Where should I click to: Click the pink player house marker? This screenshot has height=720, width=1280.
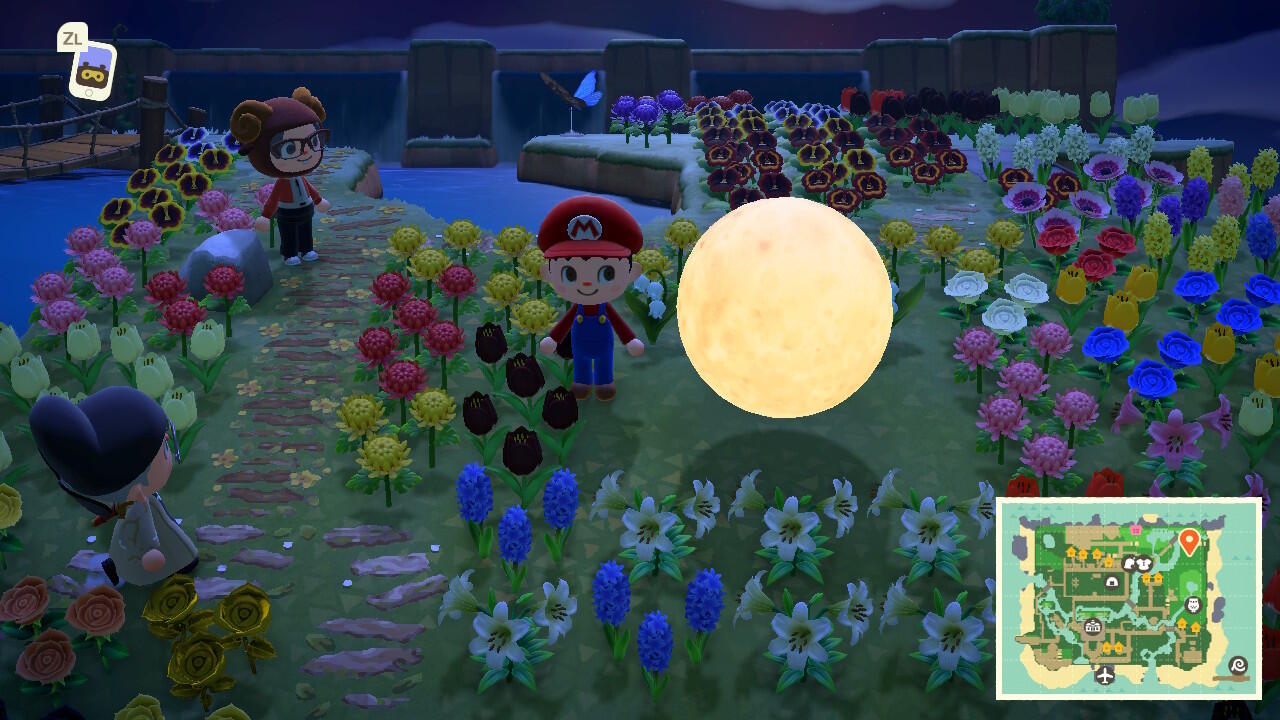[1135, 530]
